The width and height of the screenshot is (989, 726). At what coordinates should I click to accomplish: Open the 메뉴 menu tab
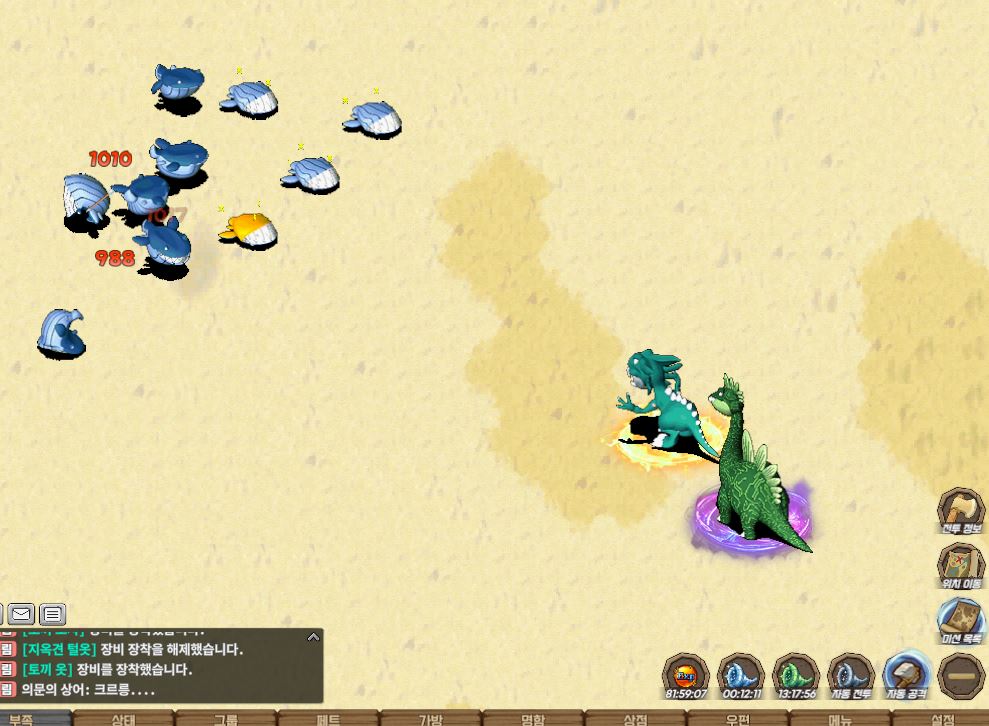tap(840, 719)
